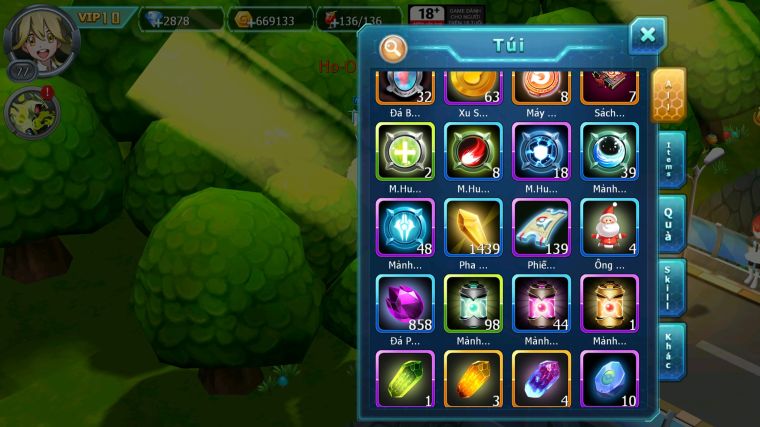
Task: Choose the red flame medal item
Action: (473, 151)
